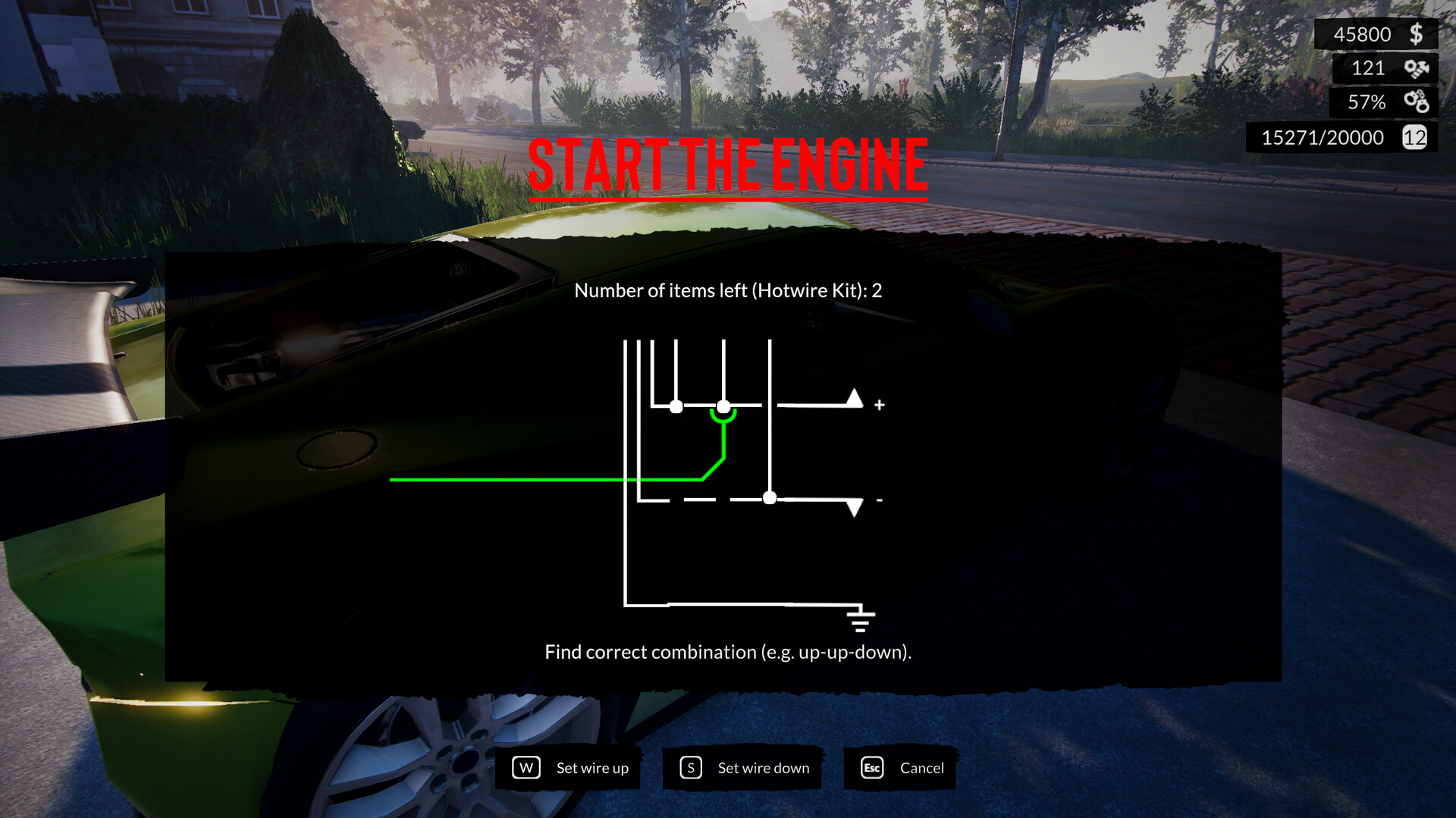1456x818 pixels.
Task: Click the START THE ENGINE title
Action: (x=726, y=165)
